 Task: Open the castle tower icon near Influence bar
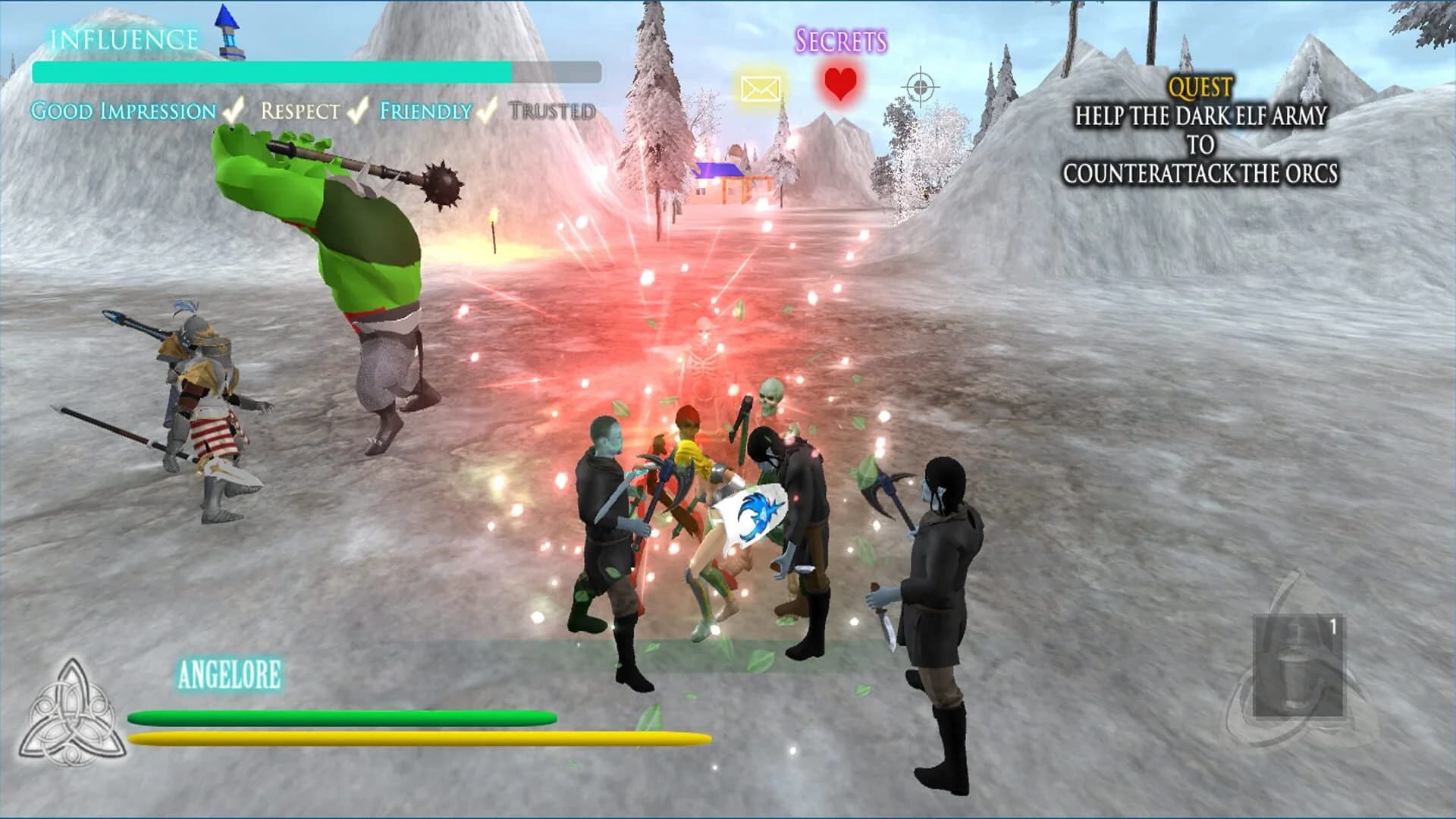click(x=230, y=30)
